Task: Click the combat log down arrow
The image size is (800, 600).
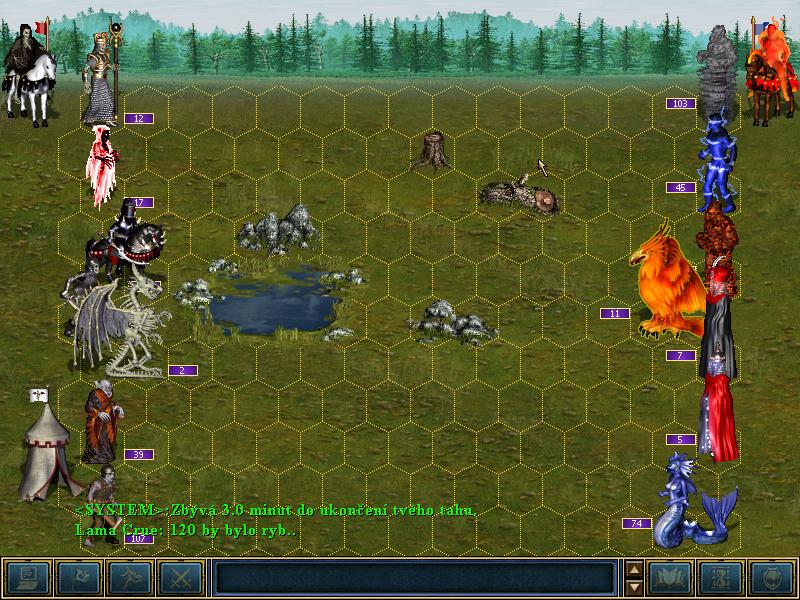Action: pyautogui.click(x=633, y=585)
